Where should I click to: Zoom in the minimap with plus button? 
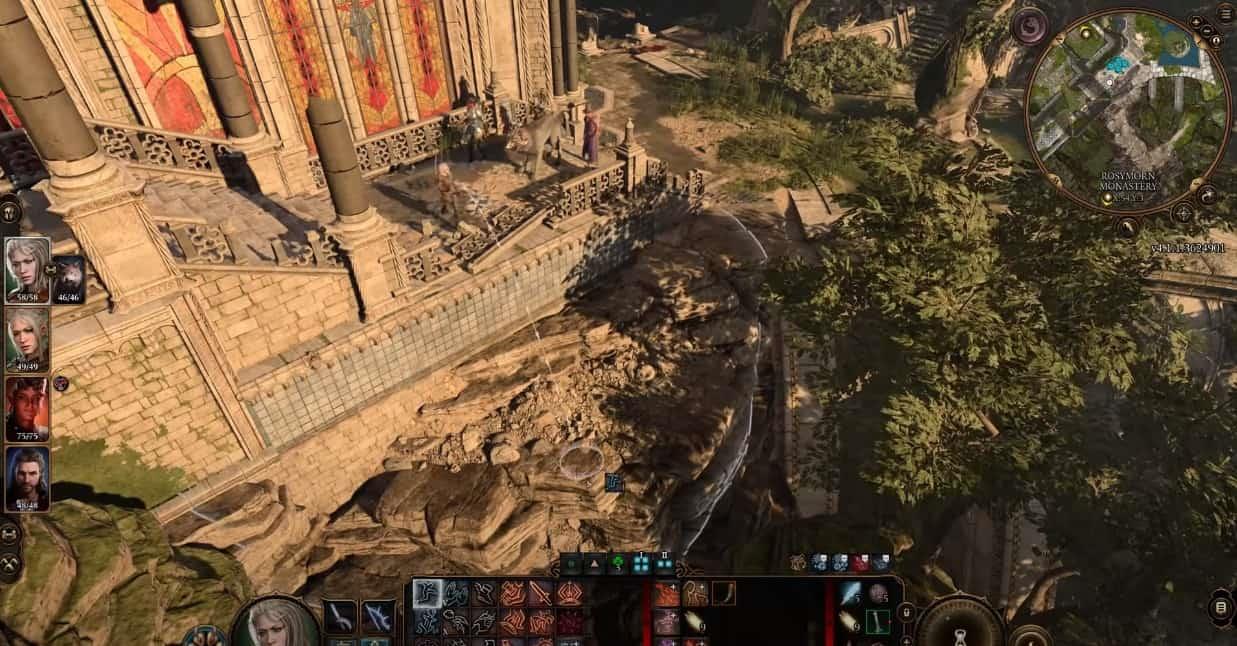[1196, 21]
